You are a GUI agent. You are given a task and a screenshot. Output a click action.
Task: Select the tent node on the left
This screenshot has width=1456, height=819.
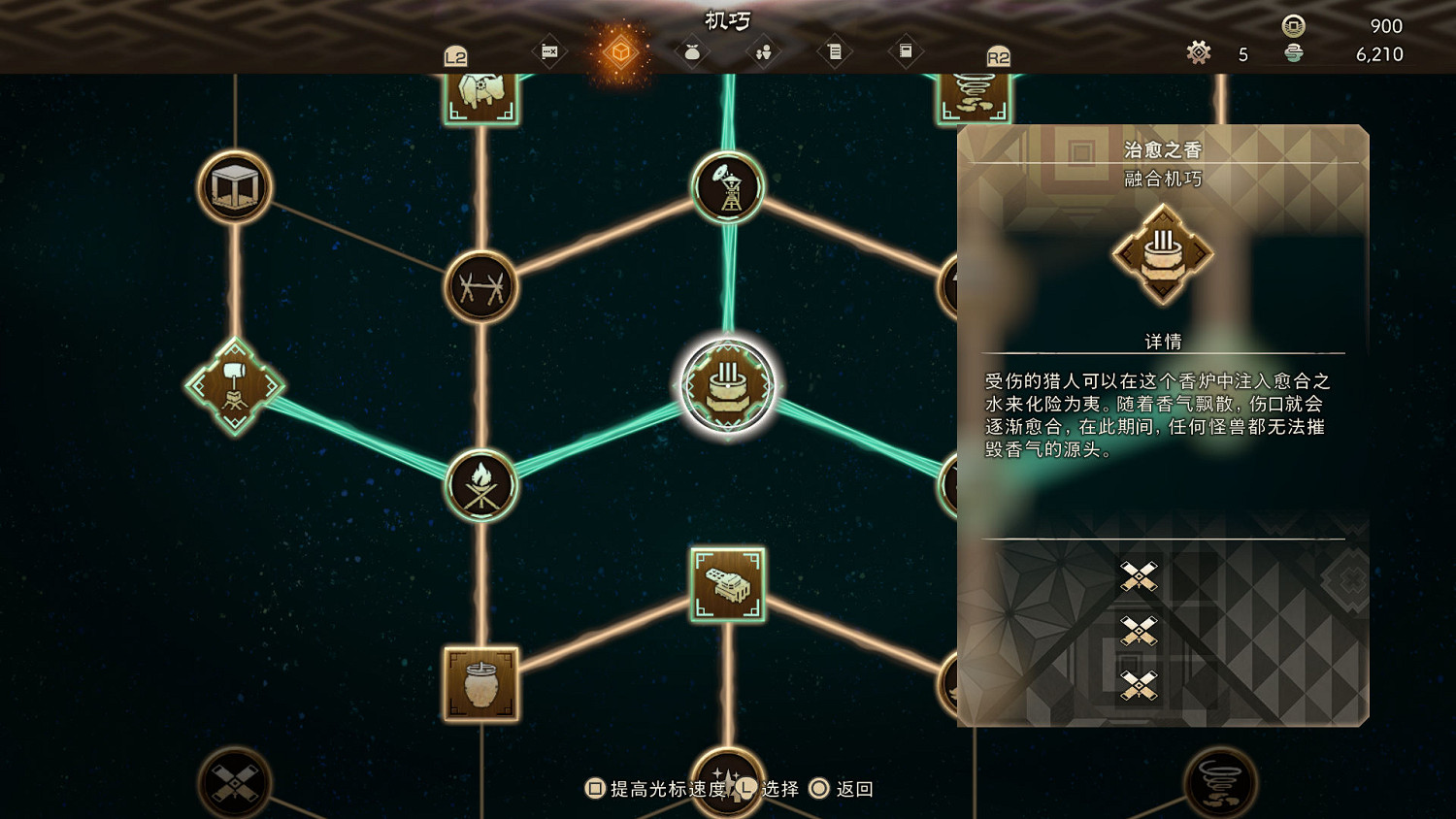point(233,188)
